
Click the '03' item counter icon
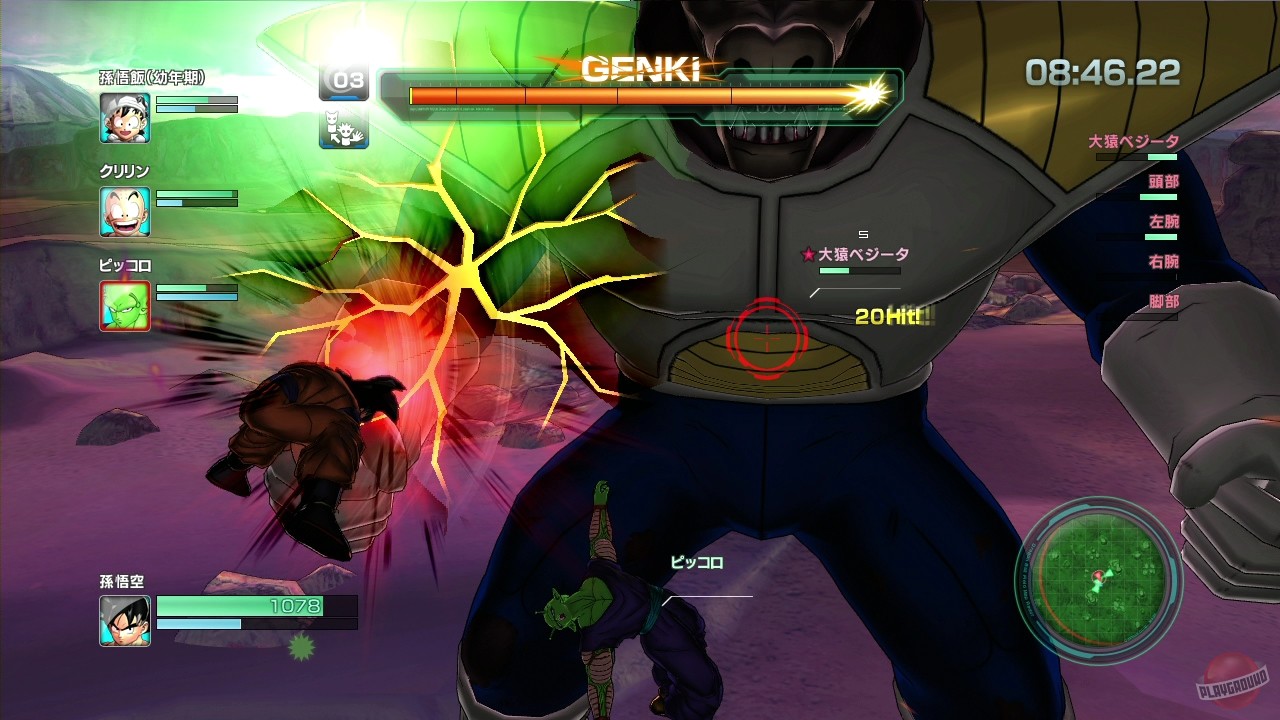coord(345,82)
